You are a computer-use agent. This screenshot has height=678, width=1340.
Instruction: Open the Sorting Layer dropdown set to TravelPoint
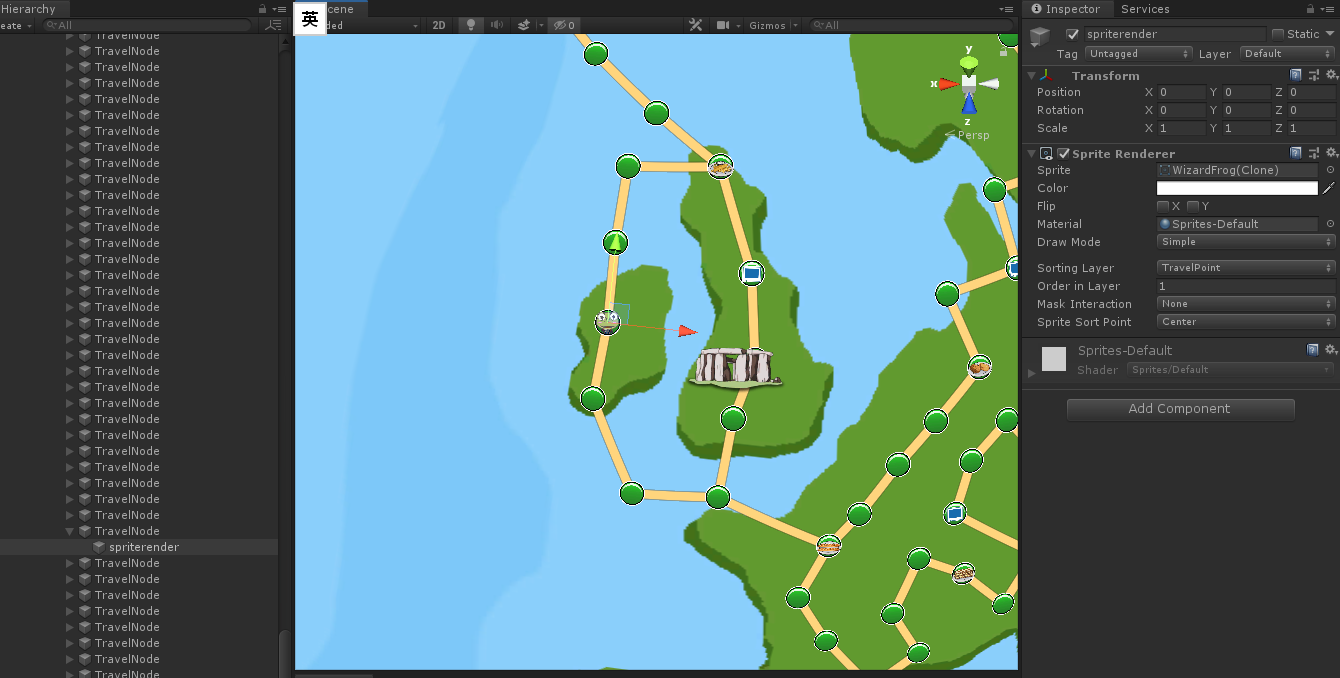pyautogui.click(x=1246, y=268)
